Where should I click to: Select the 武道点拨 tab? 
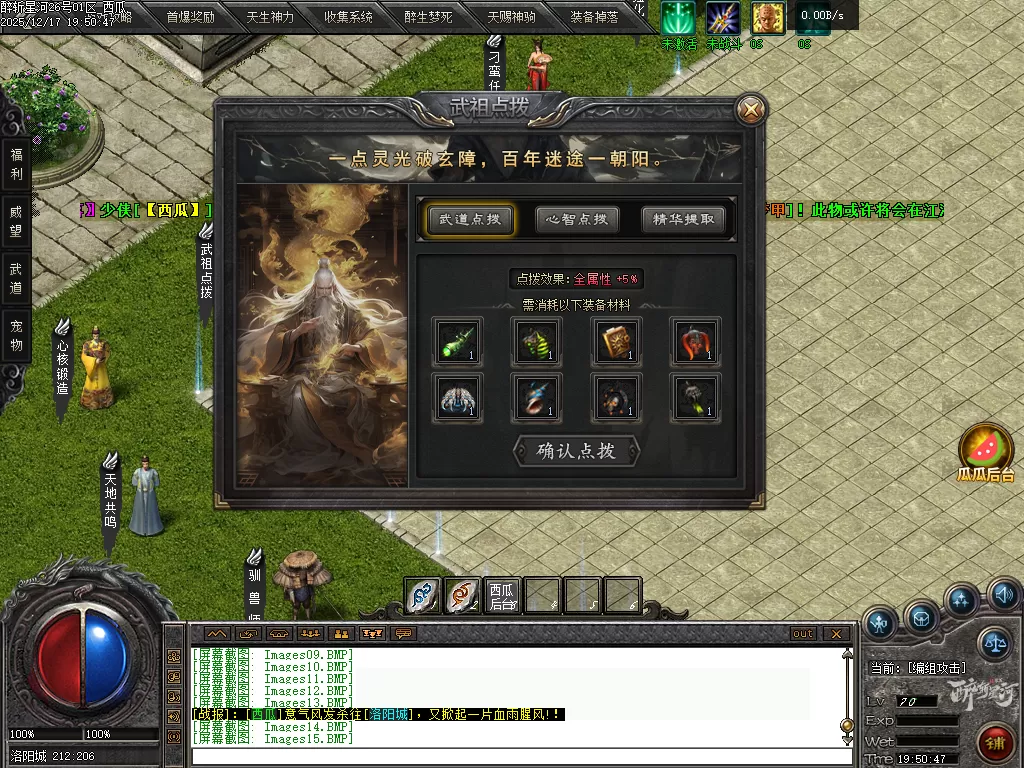click(x=470, y=220)
